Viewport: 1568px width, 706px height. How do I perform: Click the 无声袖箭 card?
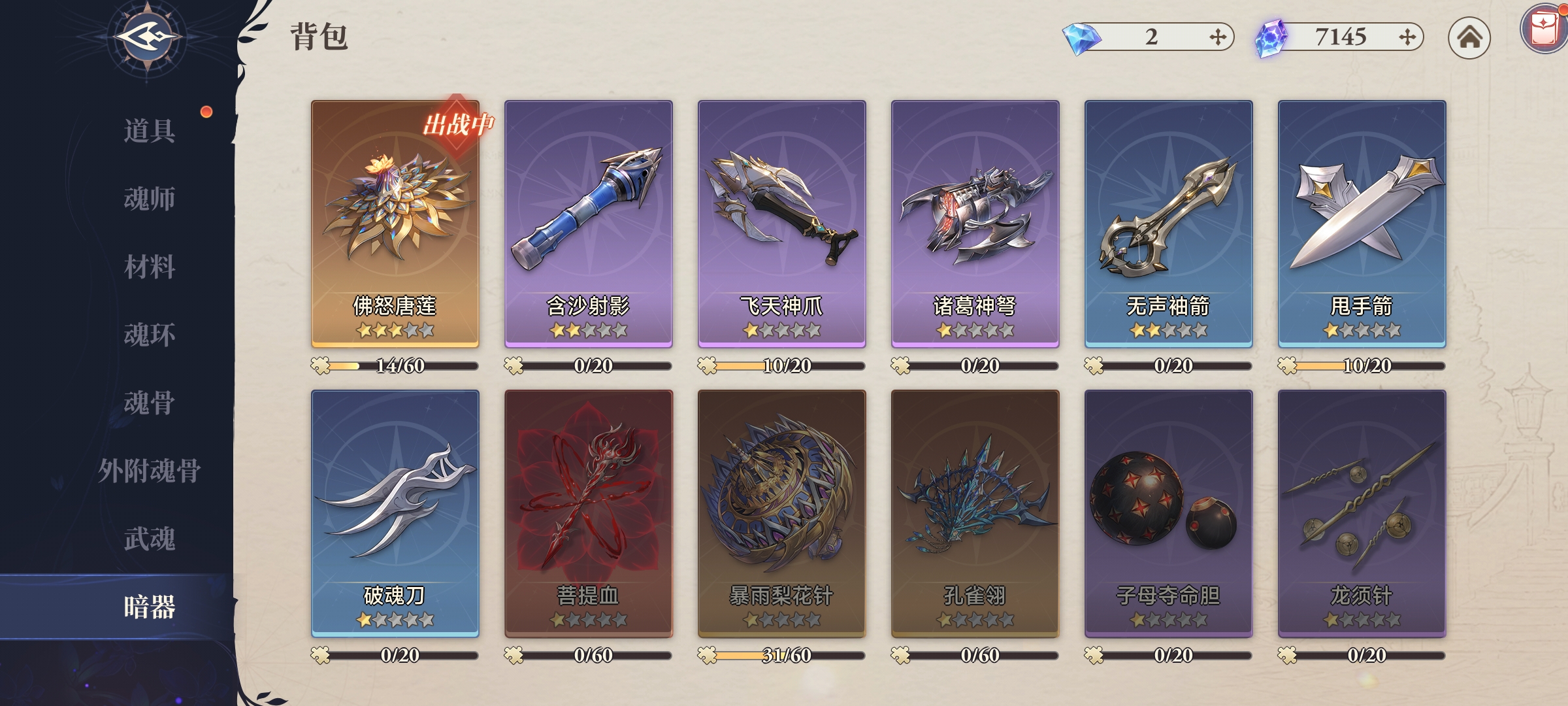1168,222
